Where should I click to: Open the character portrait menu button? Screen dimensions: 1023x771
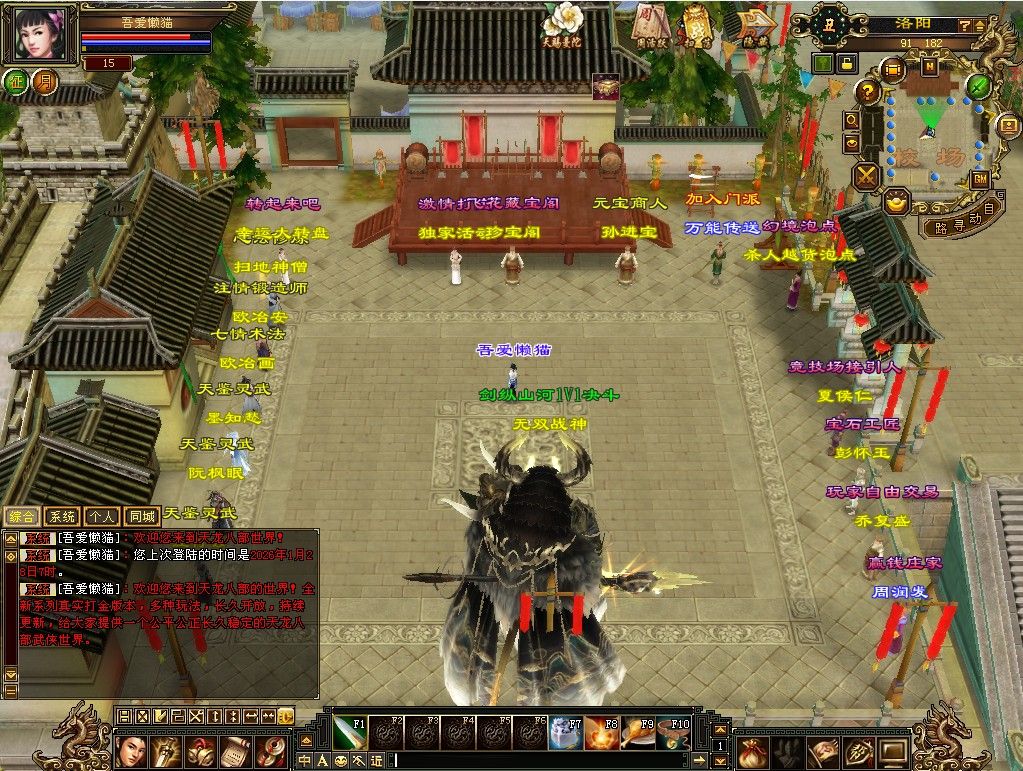tap(132, 750)
